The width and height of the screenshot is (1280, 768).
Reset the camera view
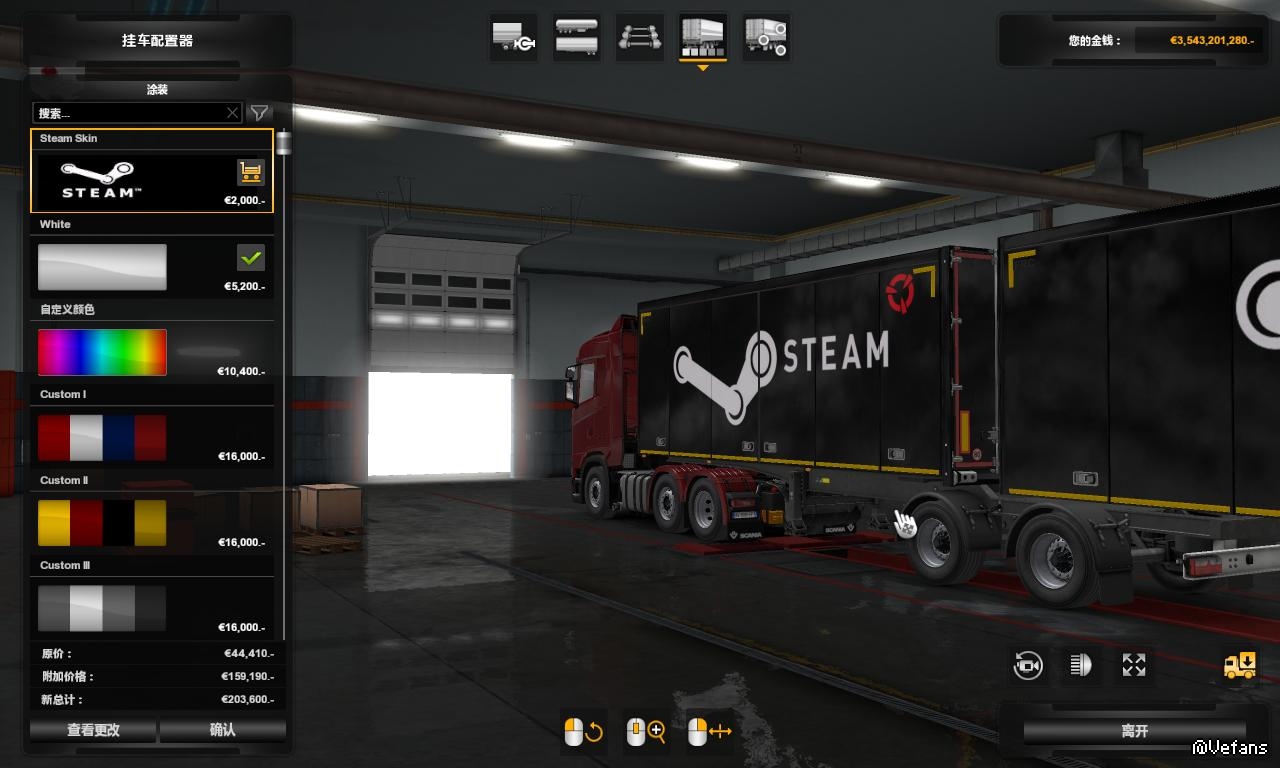pyautogui.click(x=1028, y=665)
